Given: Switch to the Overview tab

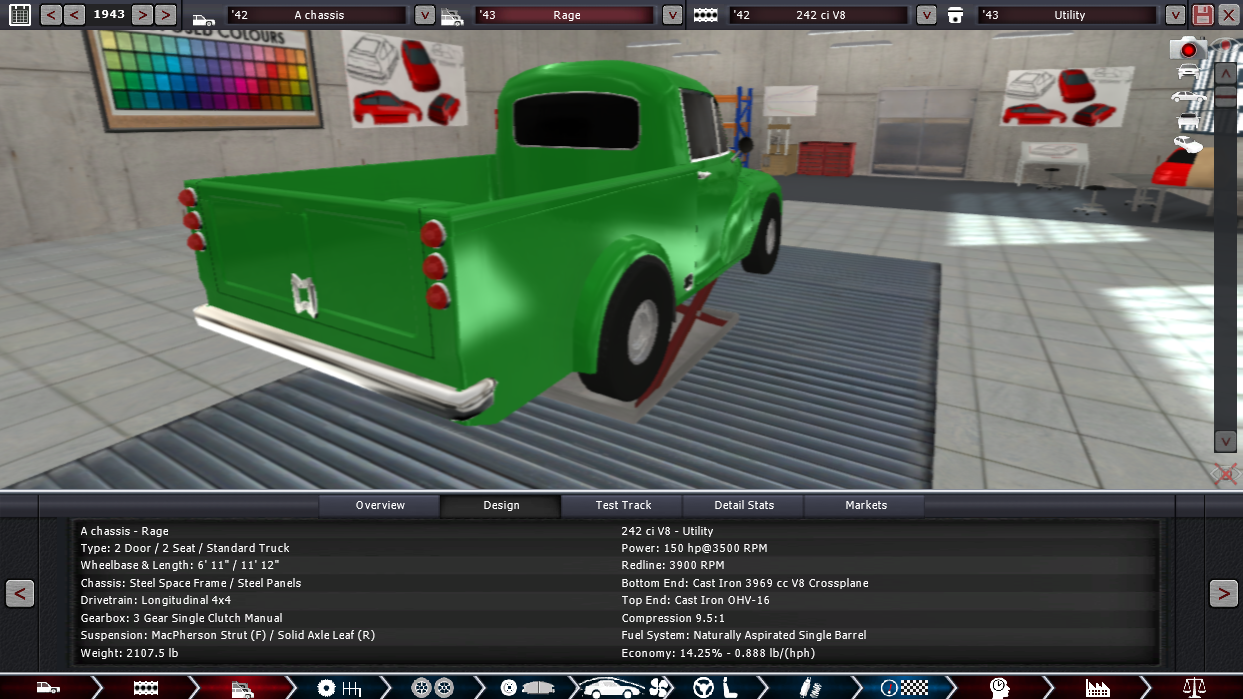Looking at the screenshot, I should point(380,505).
